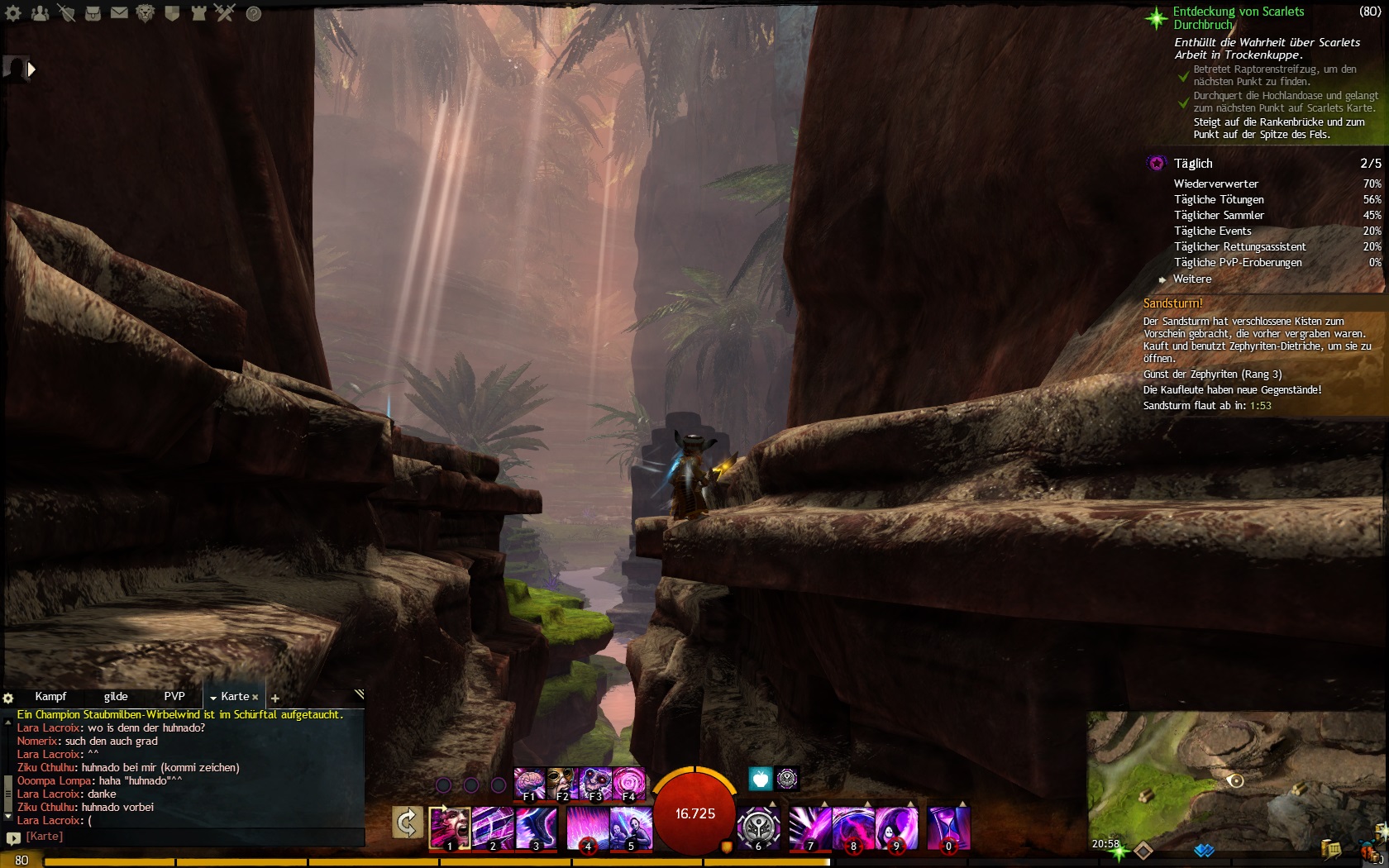Open World vs World castle tower icon
1389x868 pixels.
[x=198, y=13]
